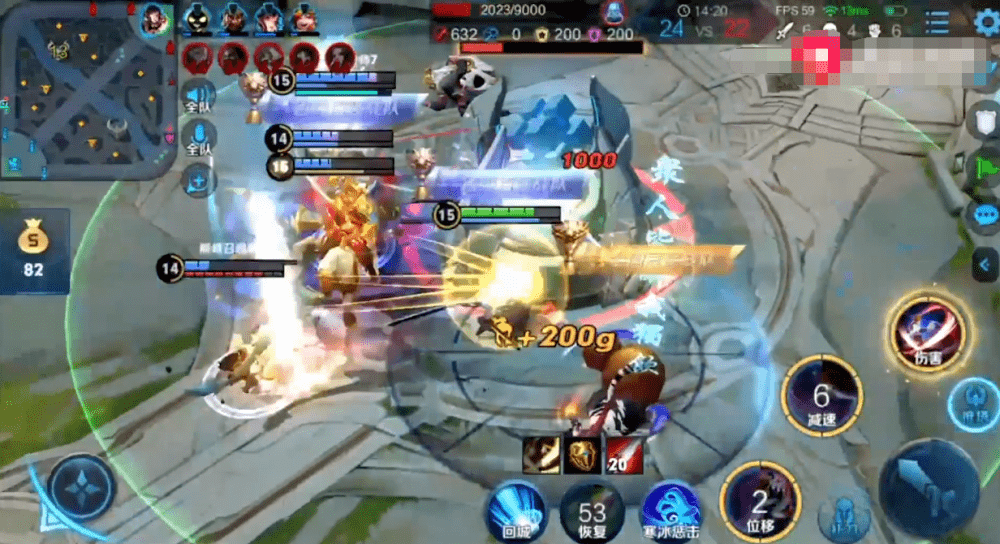Open the scoreboard list menu
This screenshot has width=1000, height=544.
(x=937, y=23)
